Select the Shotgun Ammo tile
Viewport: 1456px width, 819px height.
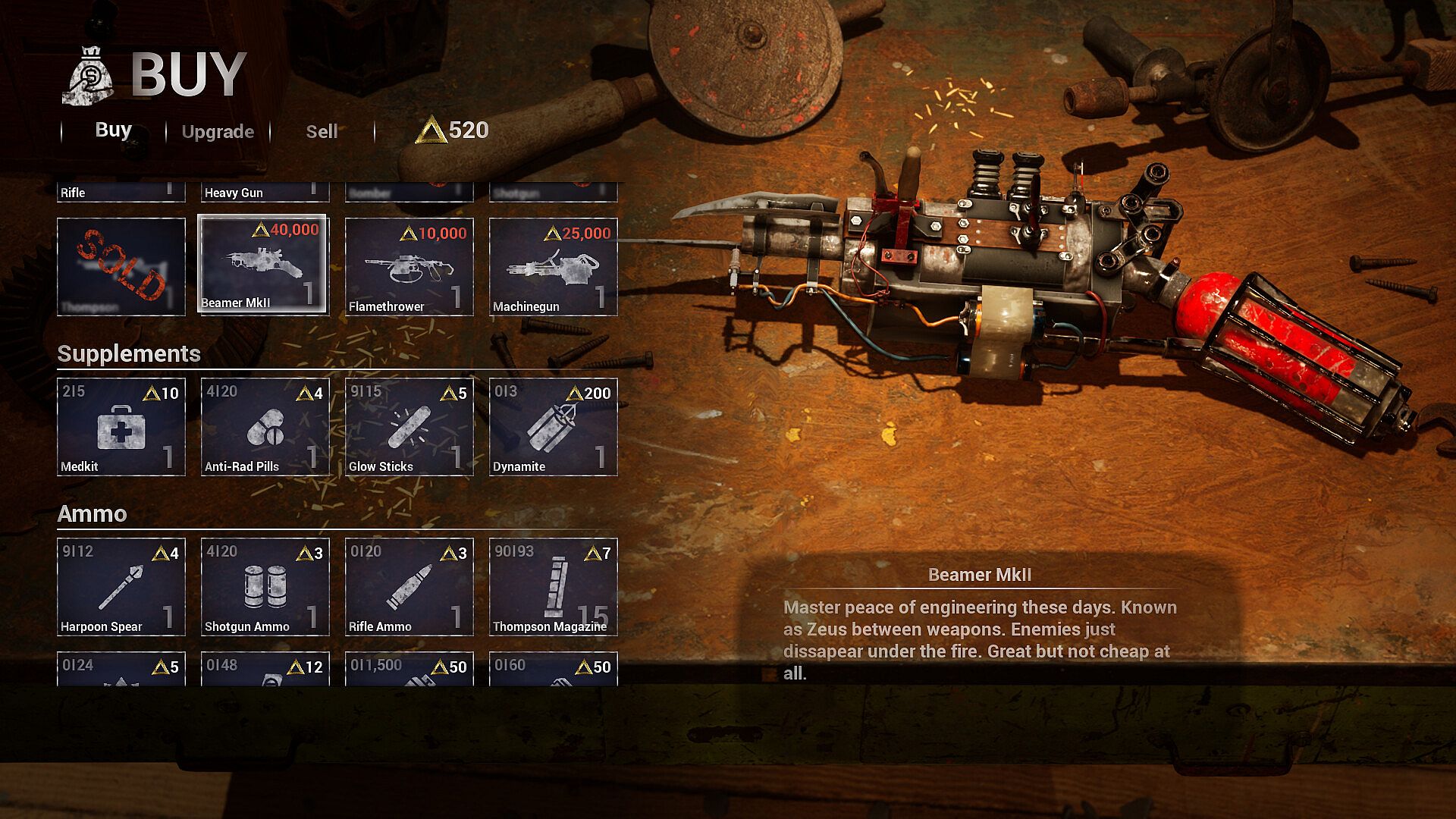pos(265,587)
